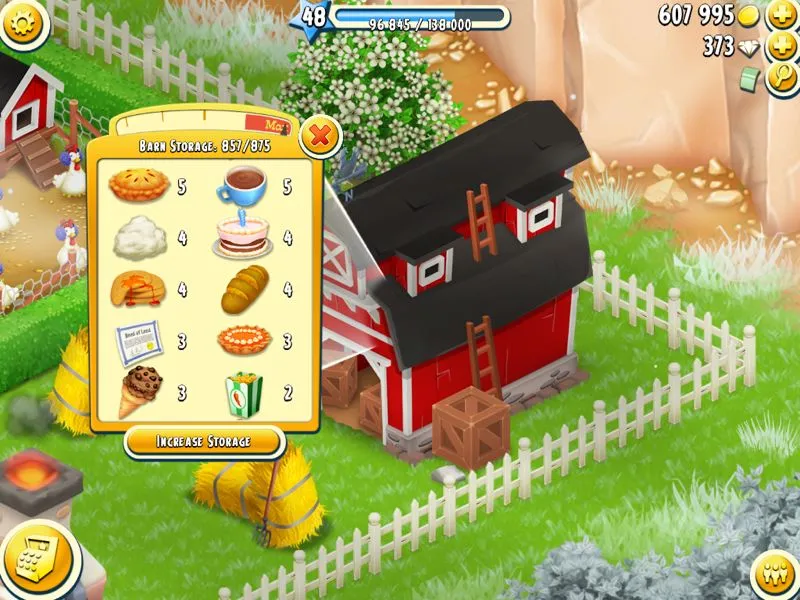
Task: Add more coins with the plus button
Action: pos(781,16)
